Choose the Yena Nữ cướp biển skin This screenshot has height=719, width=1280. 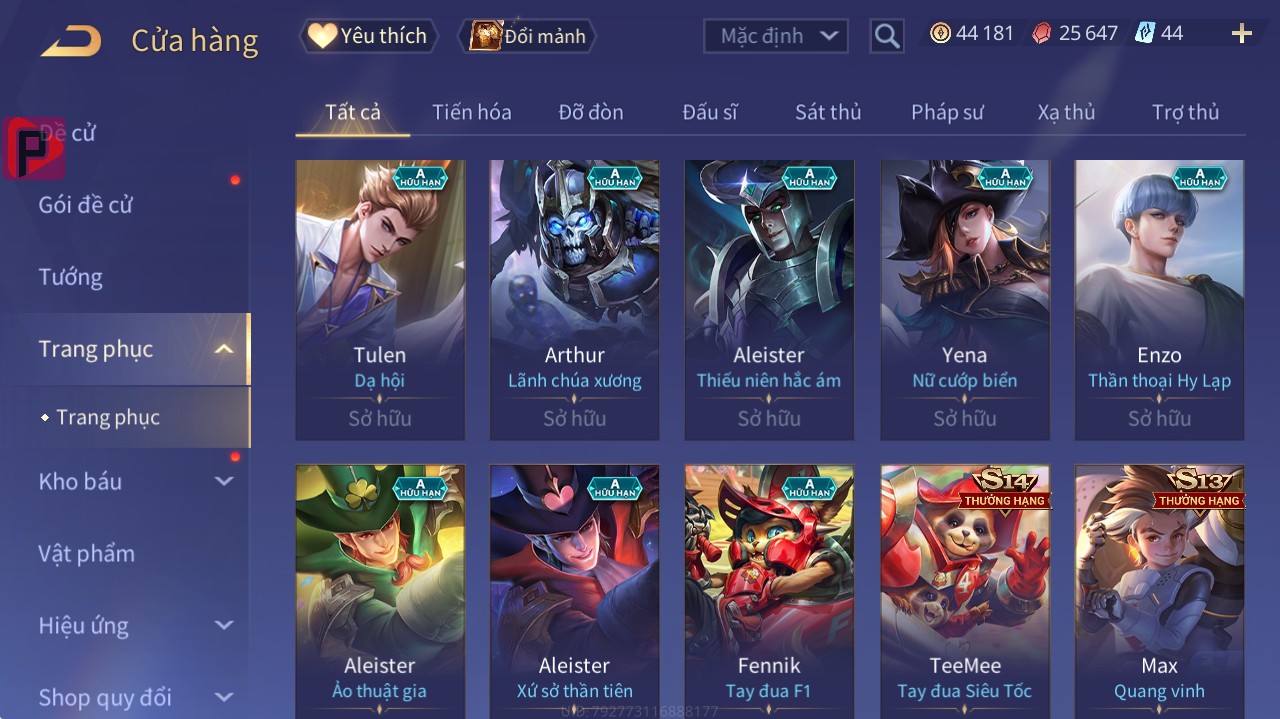(964, 299)
